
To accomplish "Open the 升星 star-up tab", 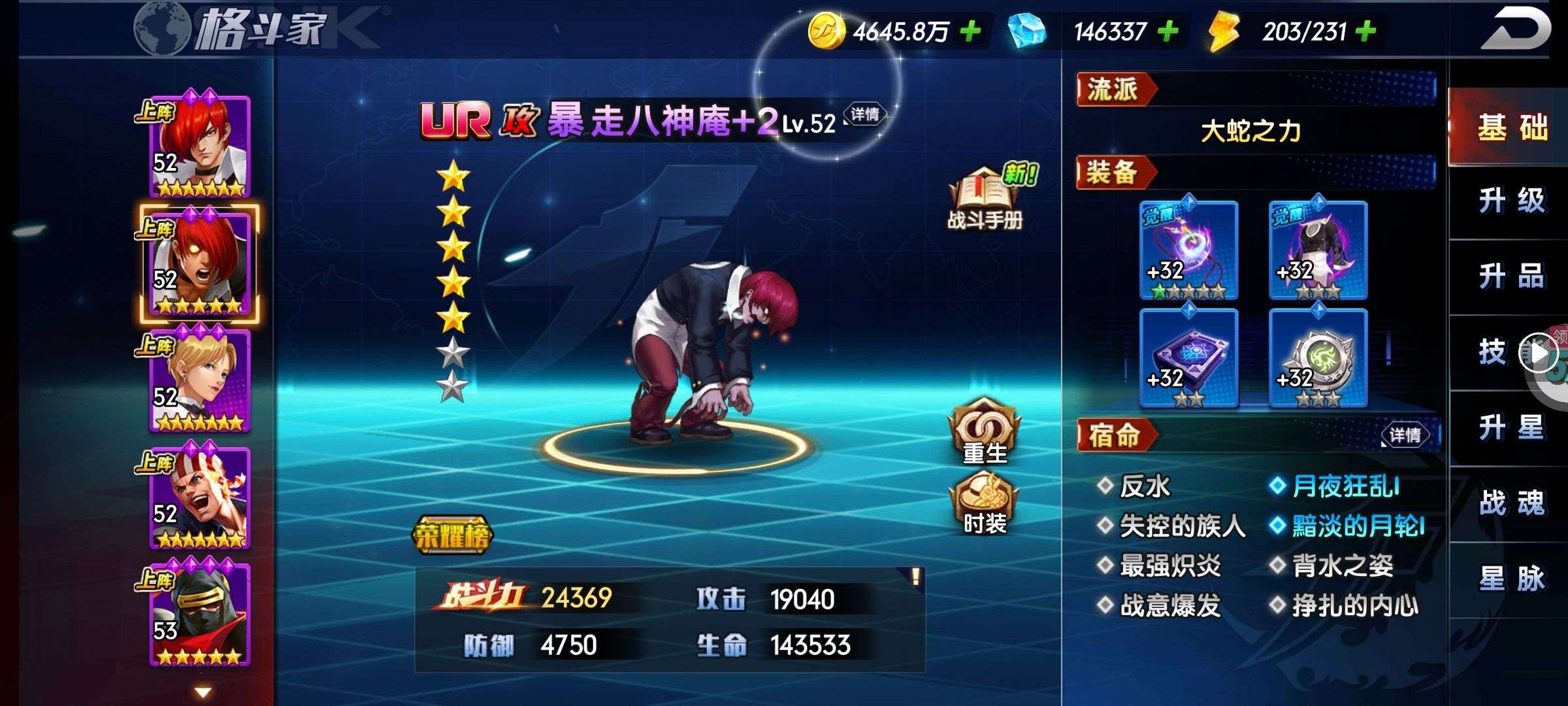I will point(1512,428).
